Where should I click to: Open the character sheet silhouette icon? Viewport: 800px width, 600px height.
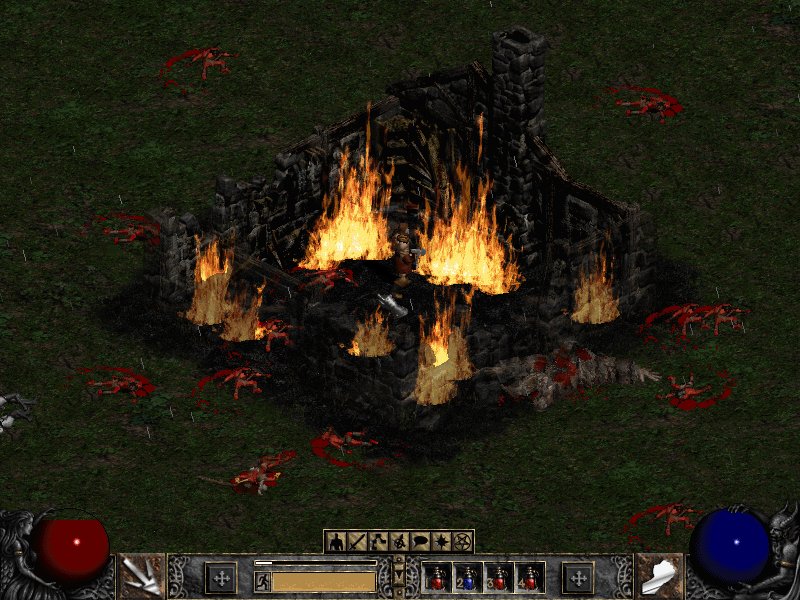click(x=337, y=542)
